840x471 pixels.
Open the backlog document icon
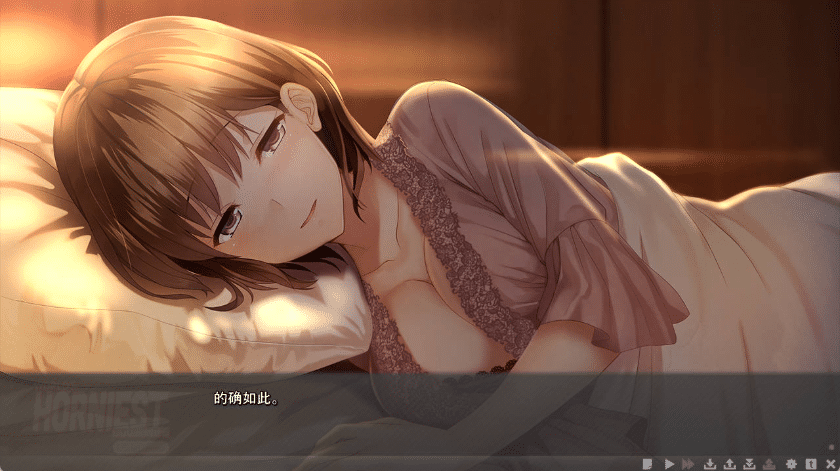click(x=648, y=463)
